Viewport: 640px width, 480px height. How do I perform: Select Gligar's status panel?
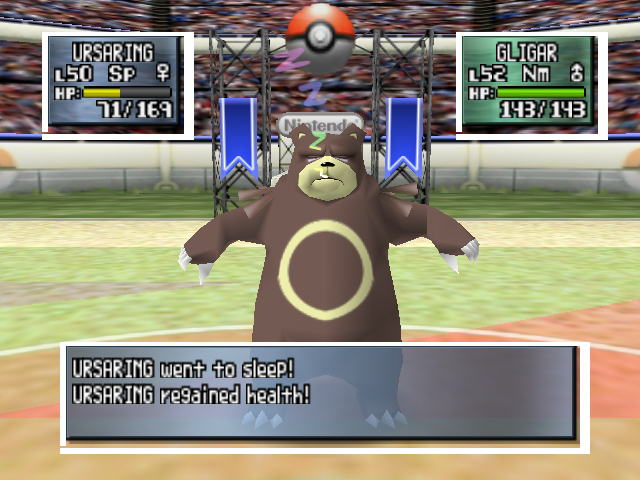[531, 84]
